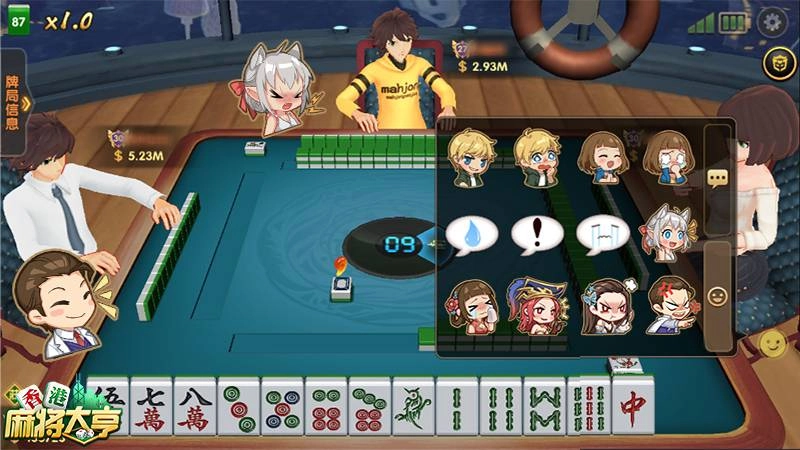The height and width of the screenshot is (450, 800).
Task: Send the water drop speech bubble
Action: pos(472,234)
